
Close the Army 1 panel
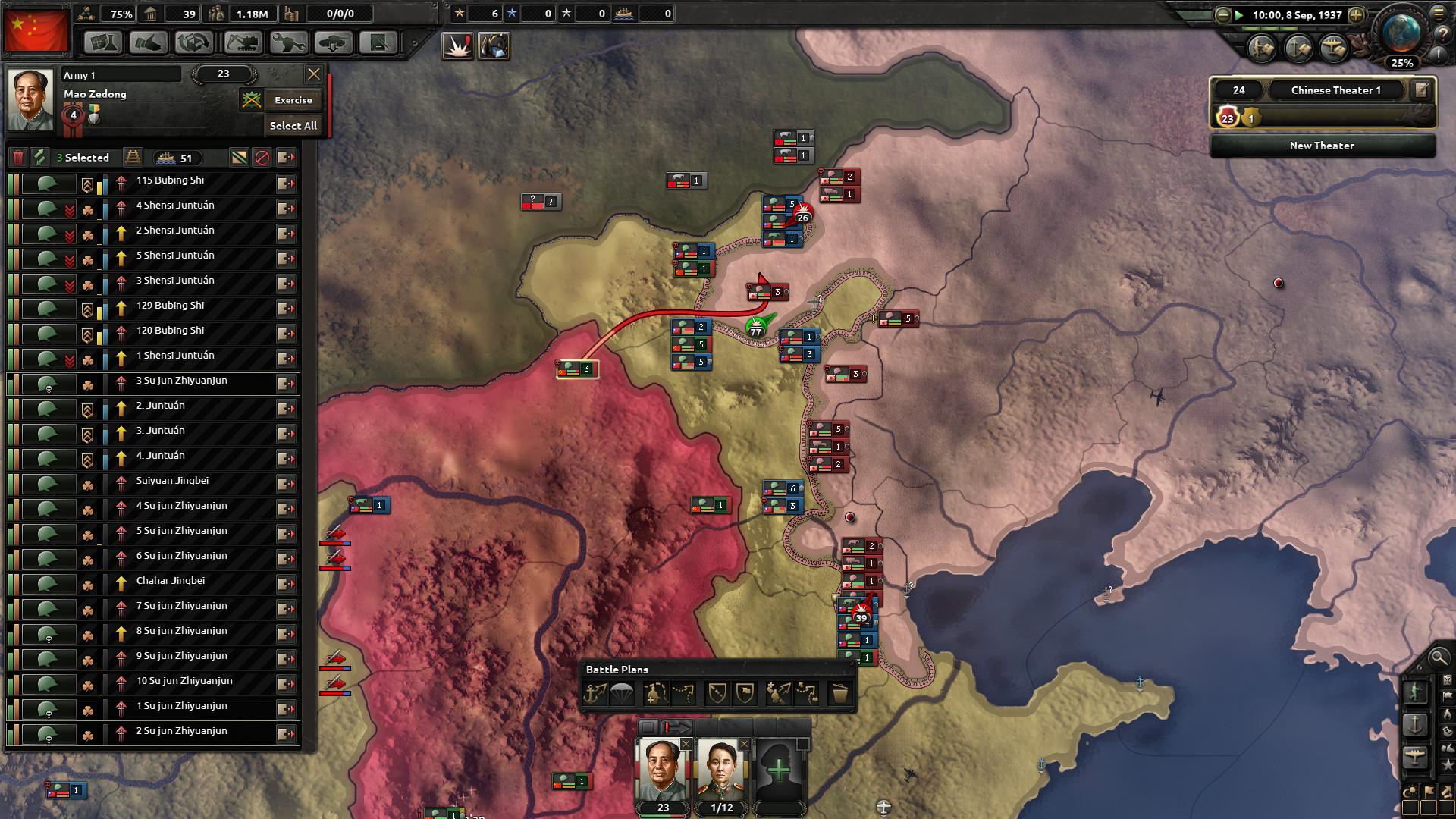tap(313, 74)
